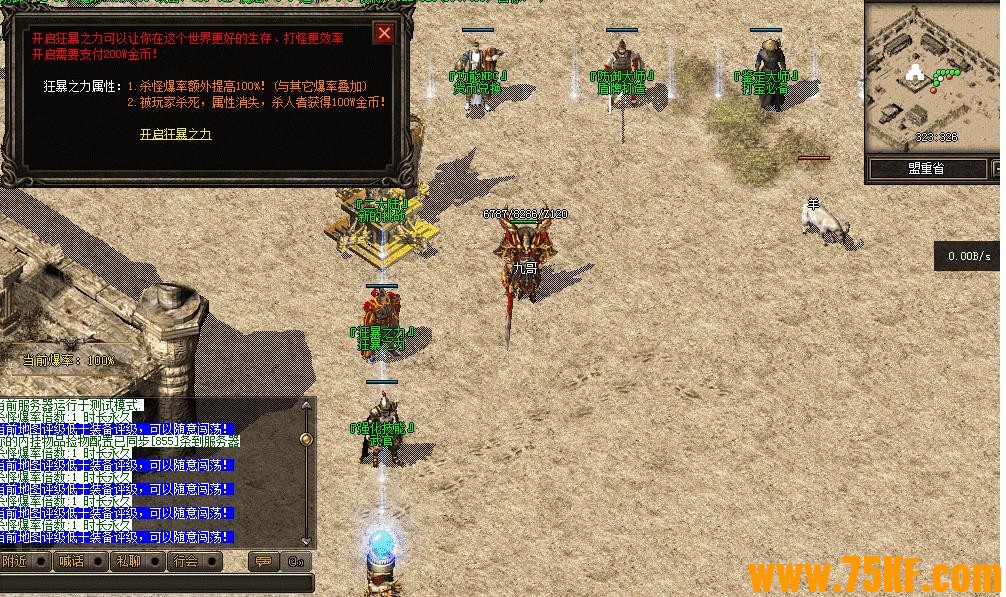Click the speech bubble chat button
The height and width of the screenshot is (597, 1006).
click(263, 561)
